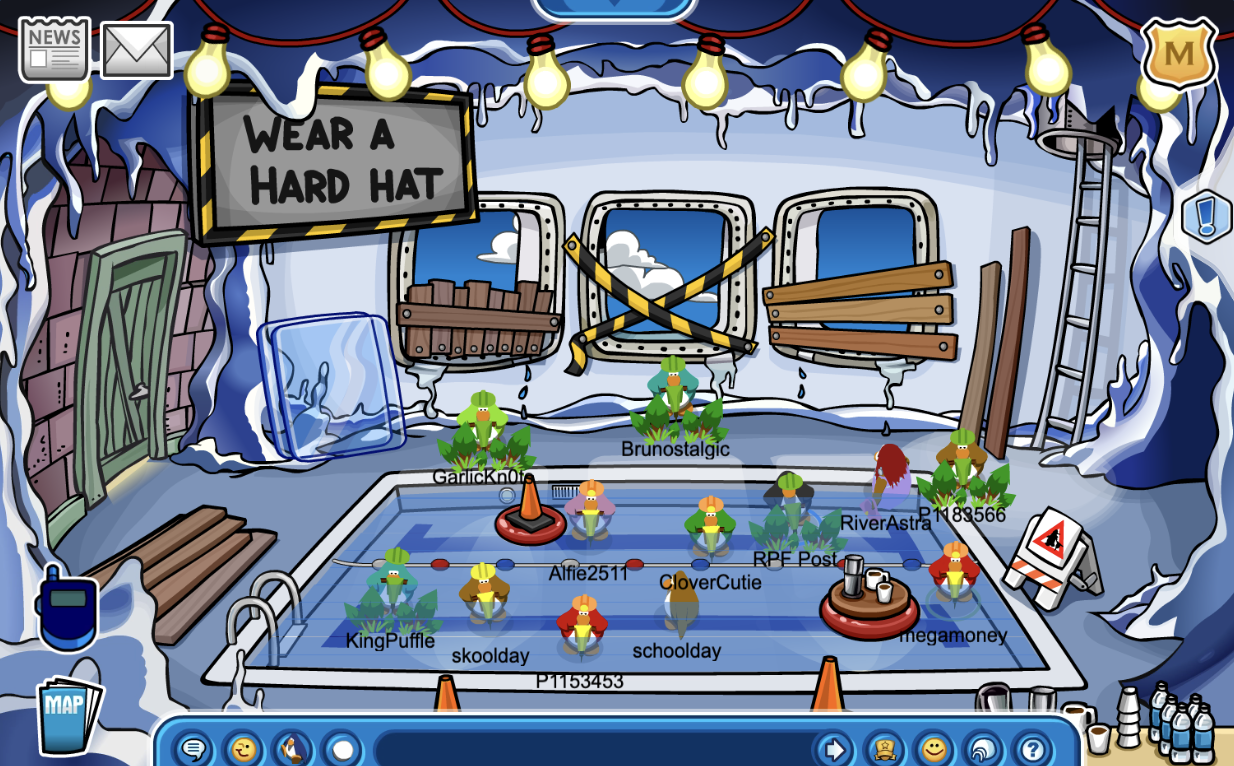1234x766 pixels.
Task: Send the chat message with the arrow button
Action: (832, 748)
